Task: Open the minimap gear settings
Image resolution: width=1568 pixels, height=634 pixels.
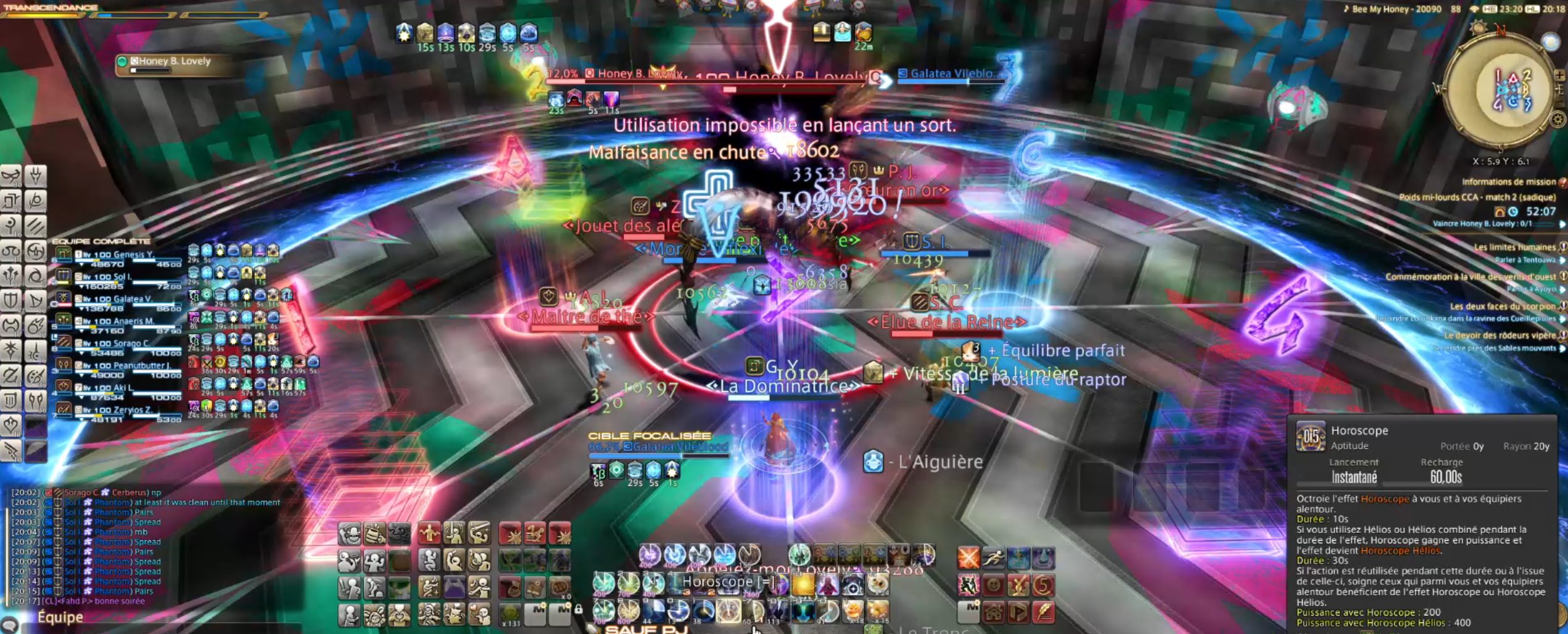Action: [x=1558, y=119]
